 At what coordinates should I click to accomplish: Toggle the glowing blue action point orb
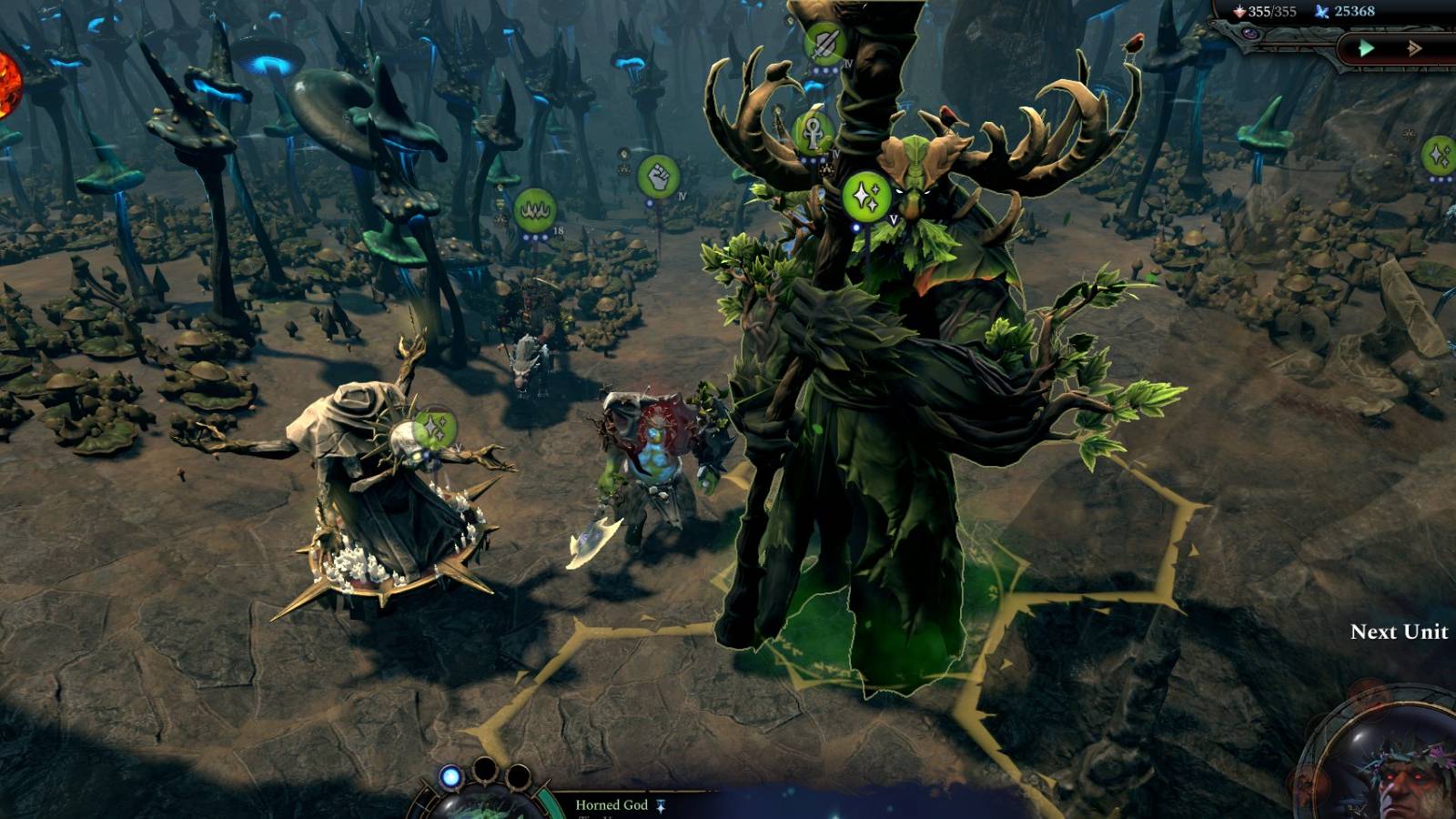click(450, 776)
